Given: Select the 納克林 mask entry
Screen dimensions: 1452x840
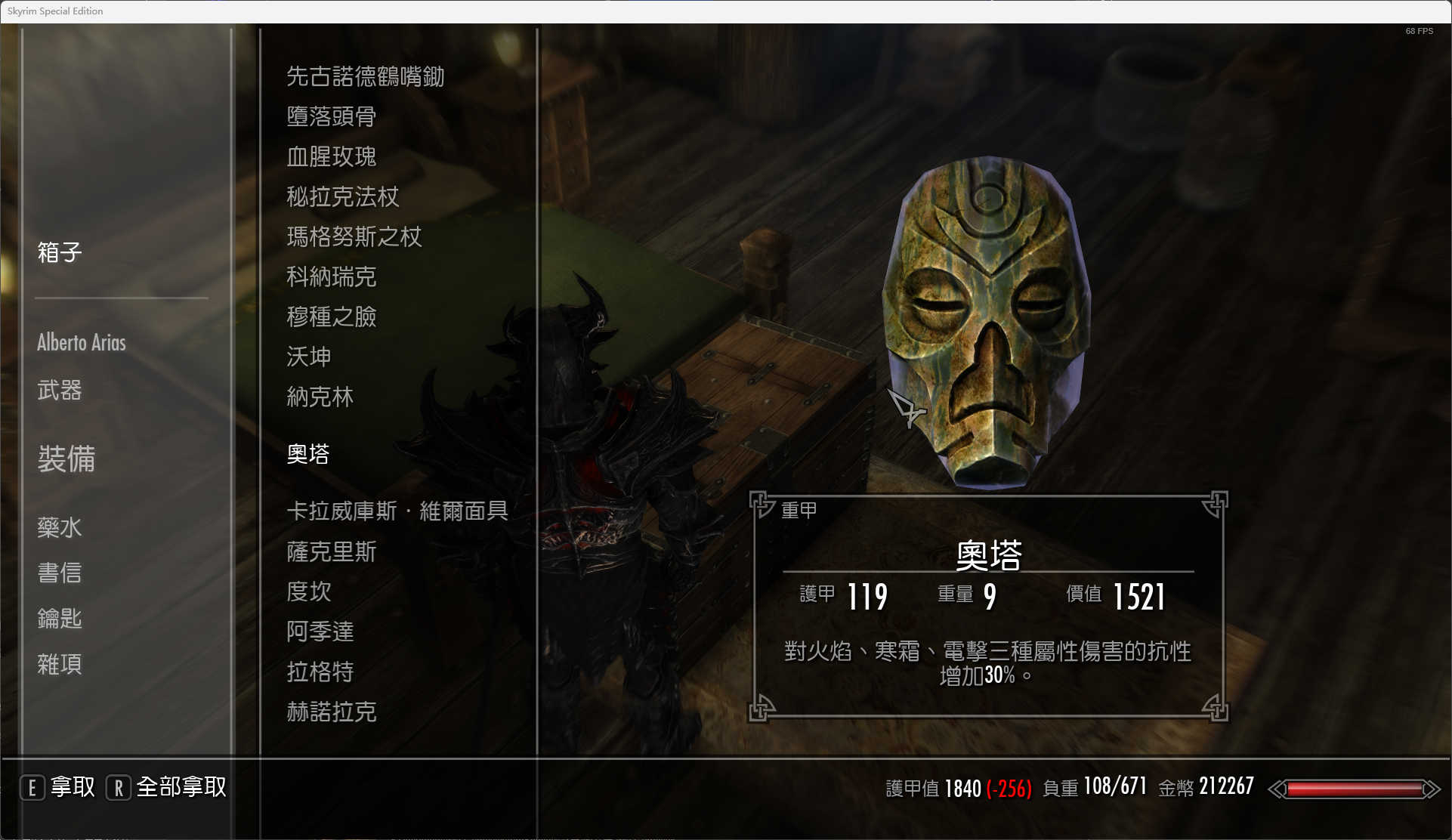Looking at the screenshot, I should click(320, 397).
